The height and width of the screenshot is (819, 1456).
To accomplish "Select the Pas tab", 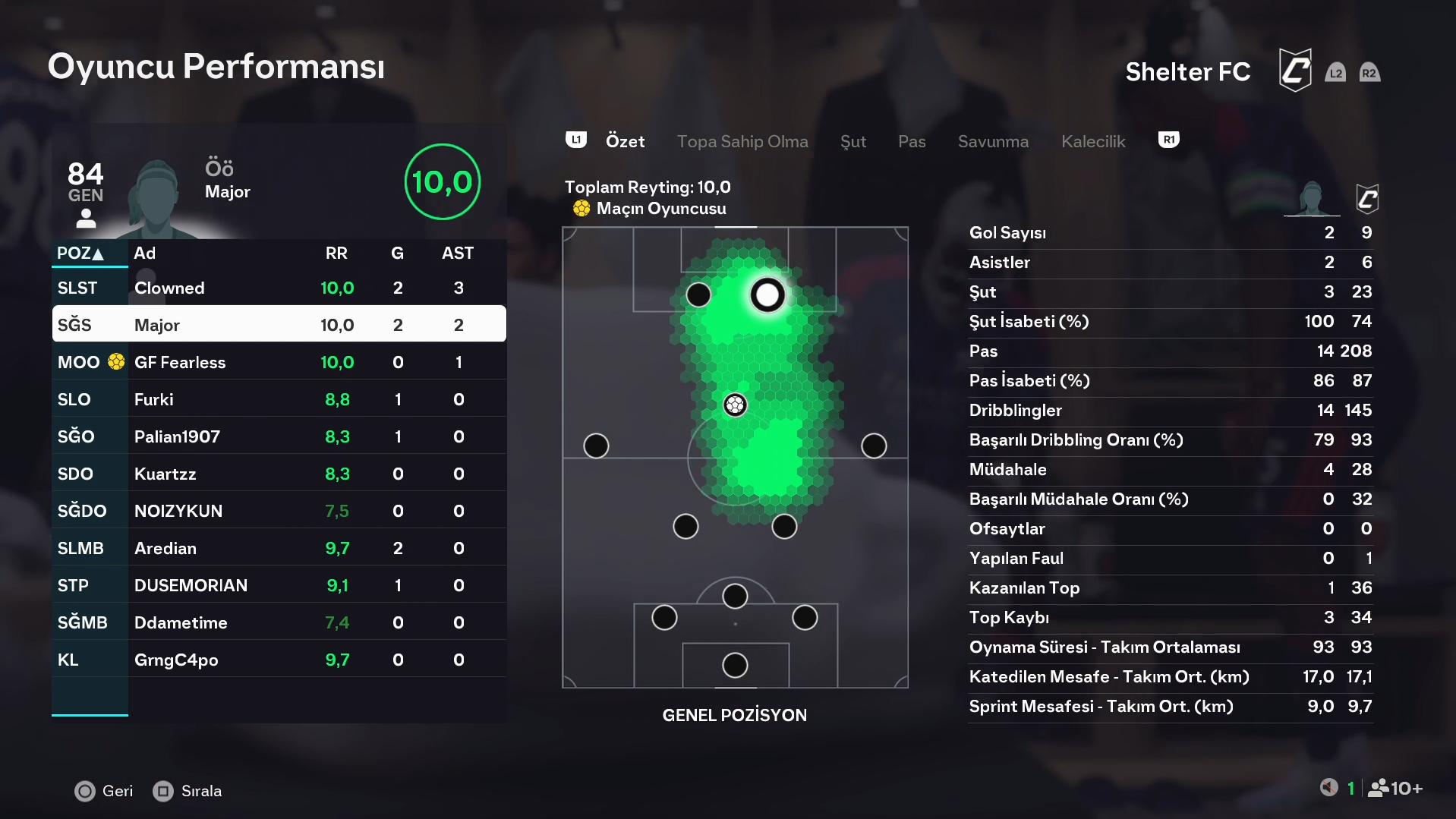I will tap(911, 141).
